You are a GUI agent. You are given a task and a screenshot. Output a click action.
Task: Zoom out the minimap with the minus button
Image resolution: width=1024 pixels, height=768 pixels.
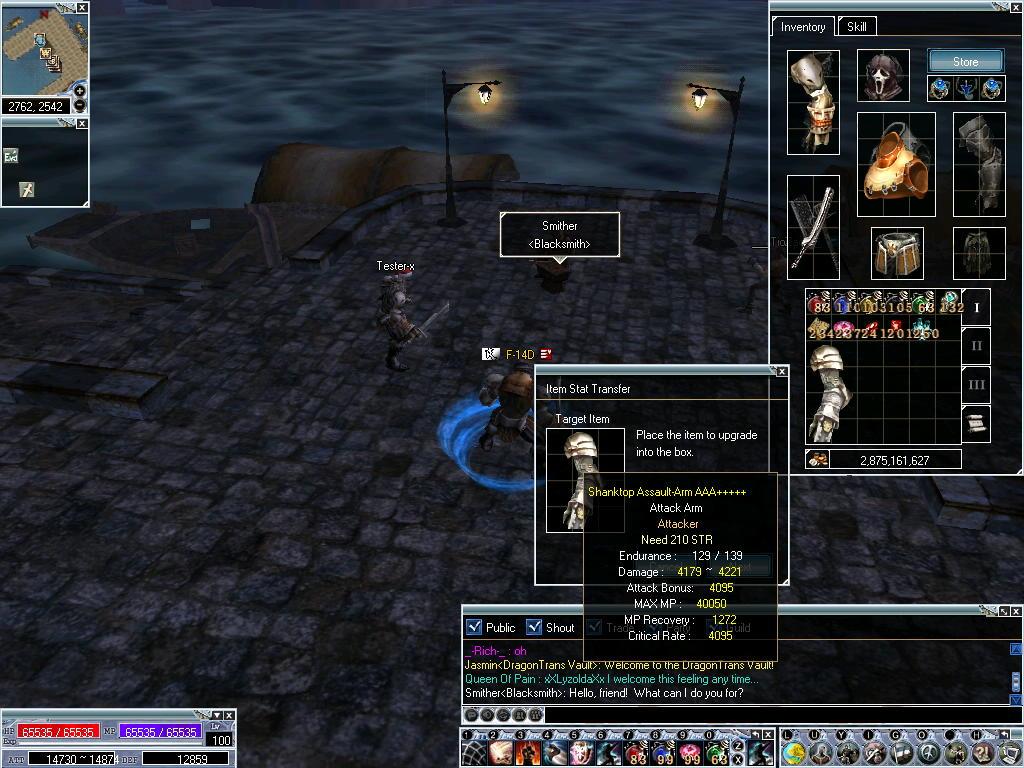(x=80, y=105)
